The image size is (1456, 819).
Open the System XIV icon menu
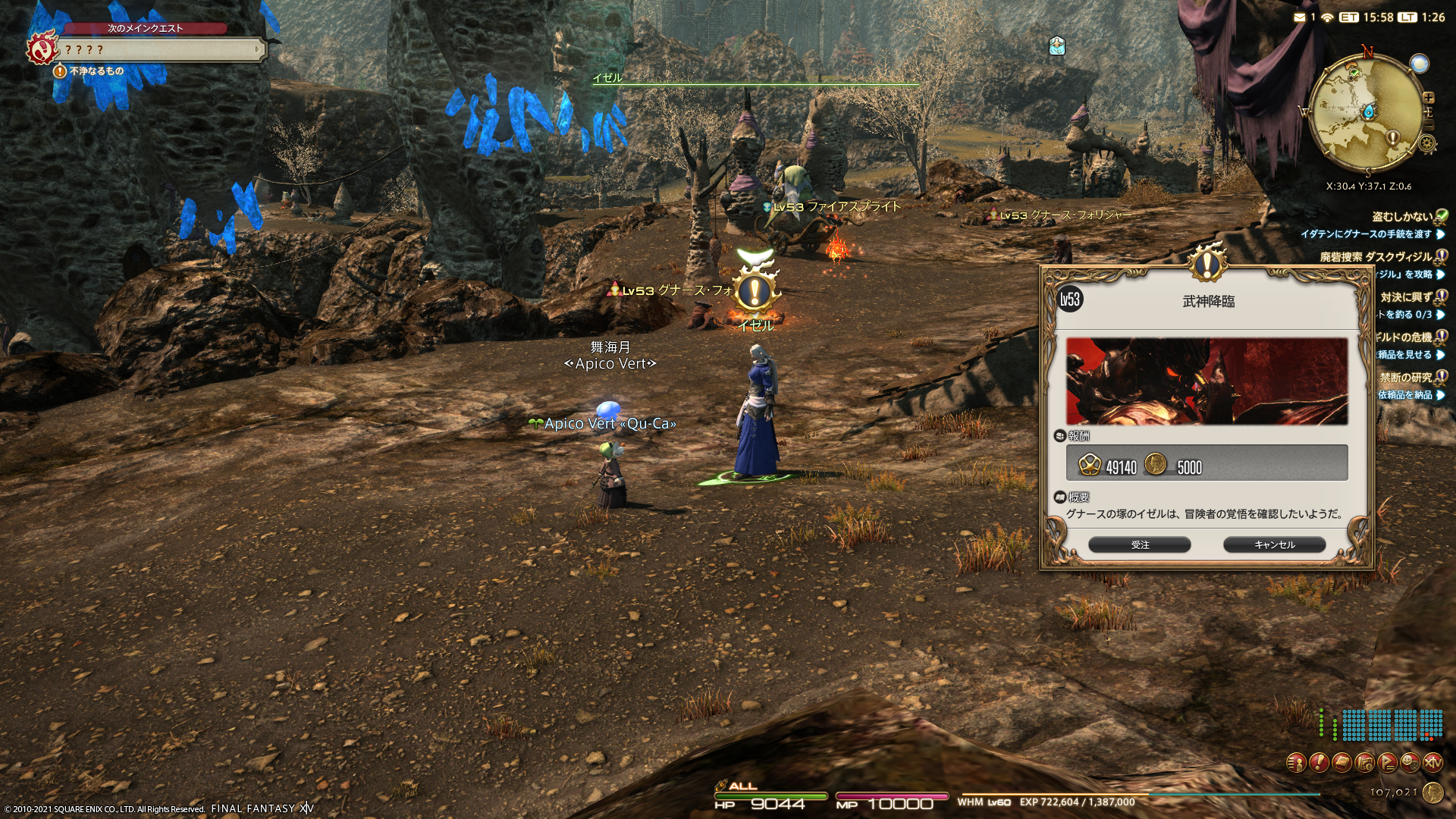coord(1432,762)
